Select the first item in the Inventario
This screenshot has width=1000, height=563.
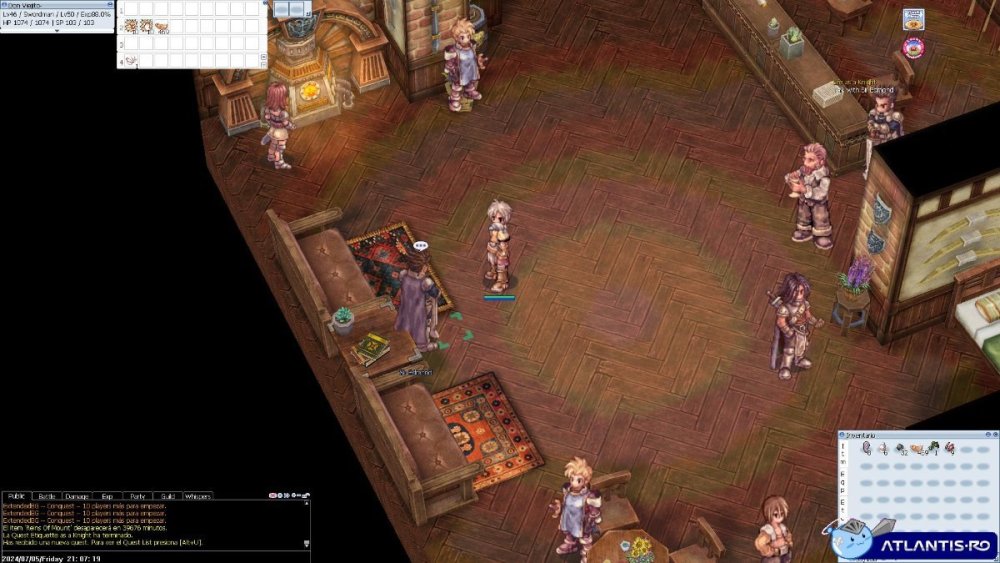pyautogui.click(x=866, y=449)
